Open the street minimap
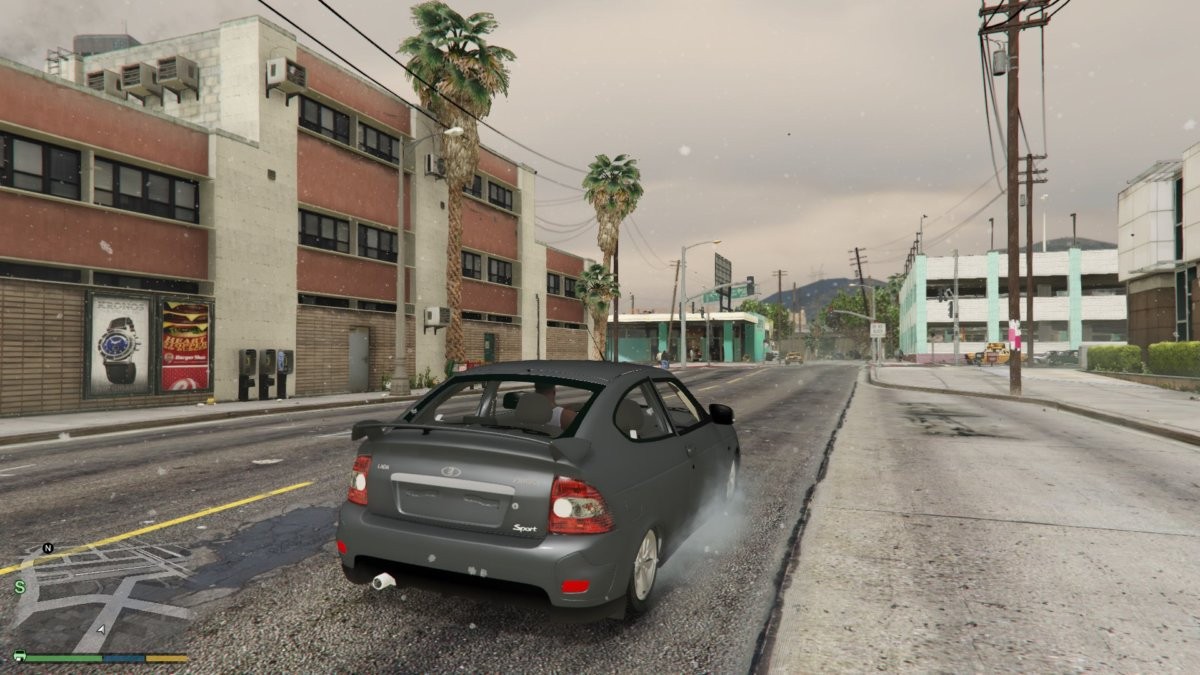 (100, 598)
